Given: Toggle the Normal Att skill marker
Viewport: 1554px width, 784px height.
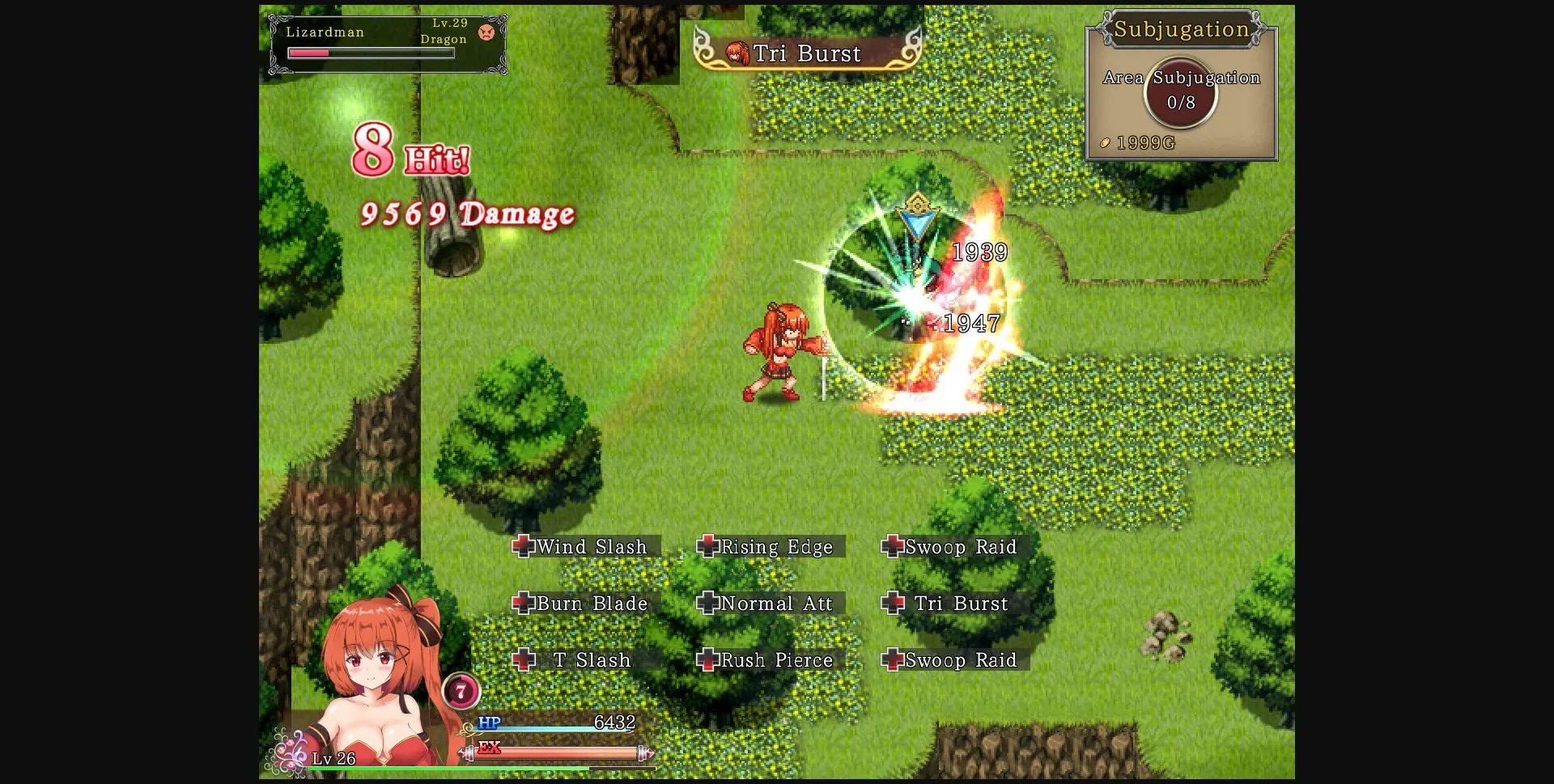Looking at the screenshot, I should 709,604.
